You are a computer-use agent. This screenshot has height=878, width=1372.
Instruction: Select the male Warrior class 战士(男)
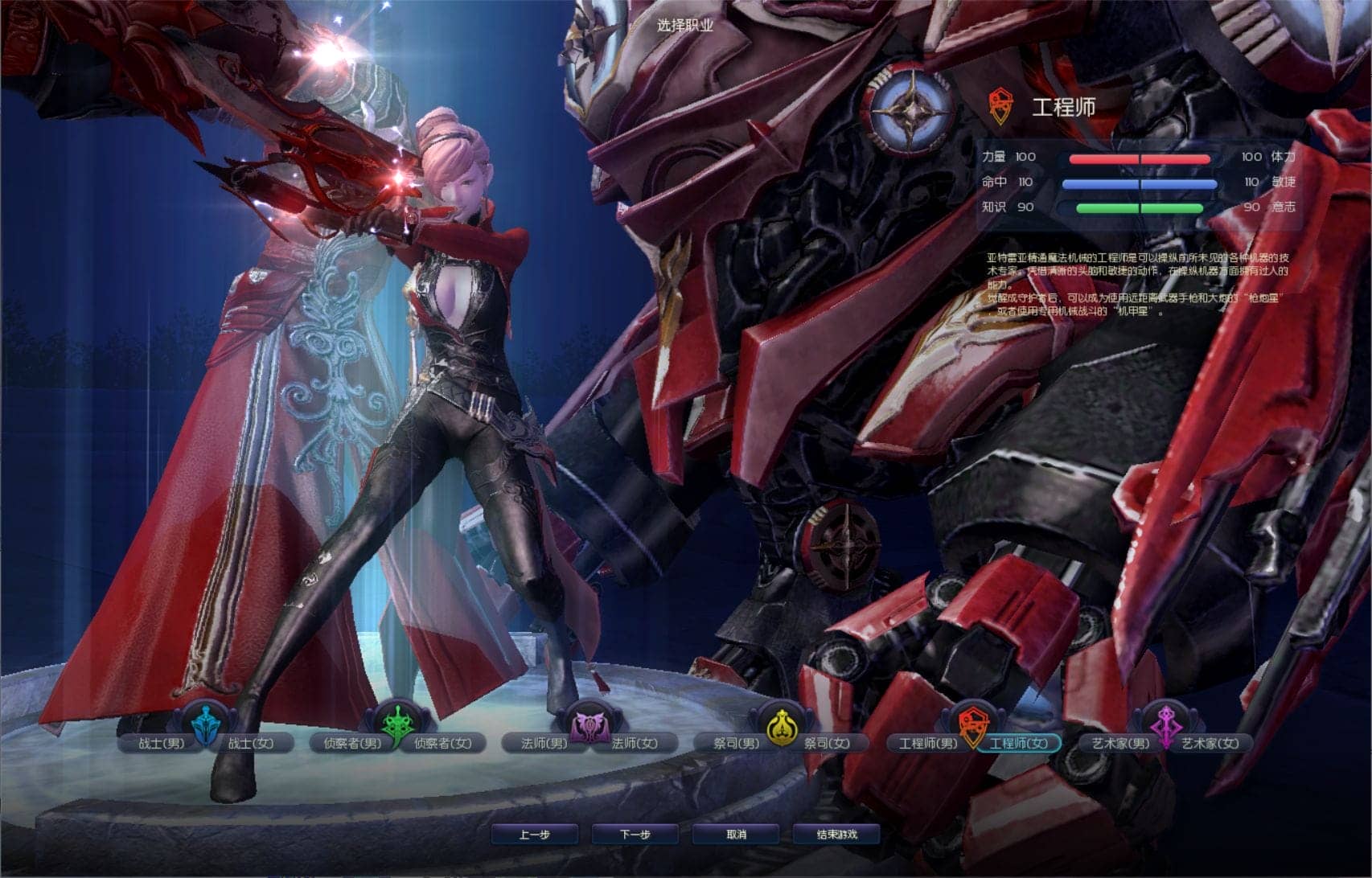tap(161, 744)
